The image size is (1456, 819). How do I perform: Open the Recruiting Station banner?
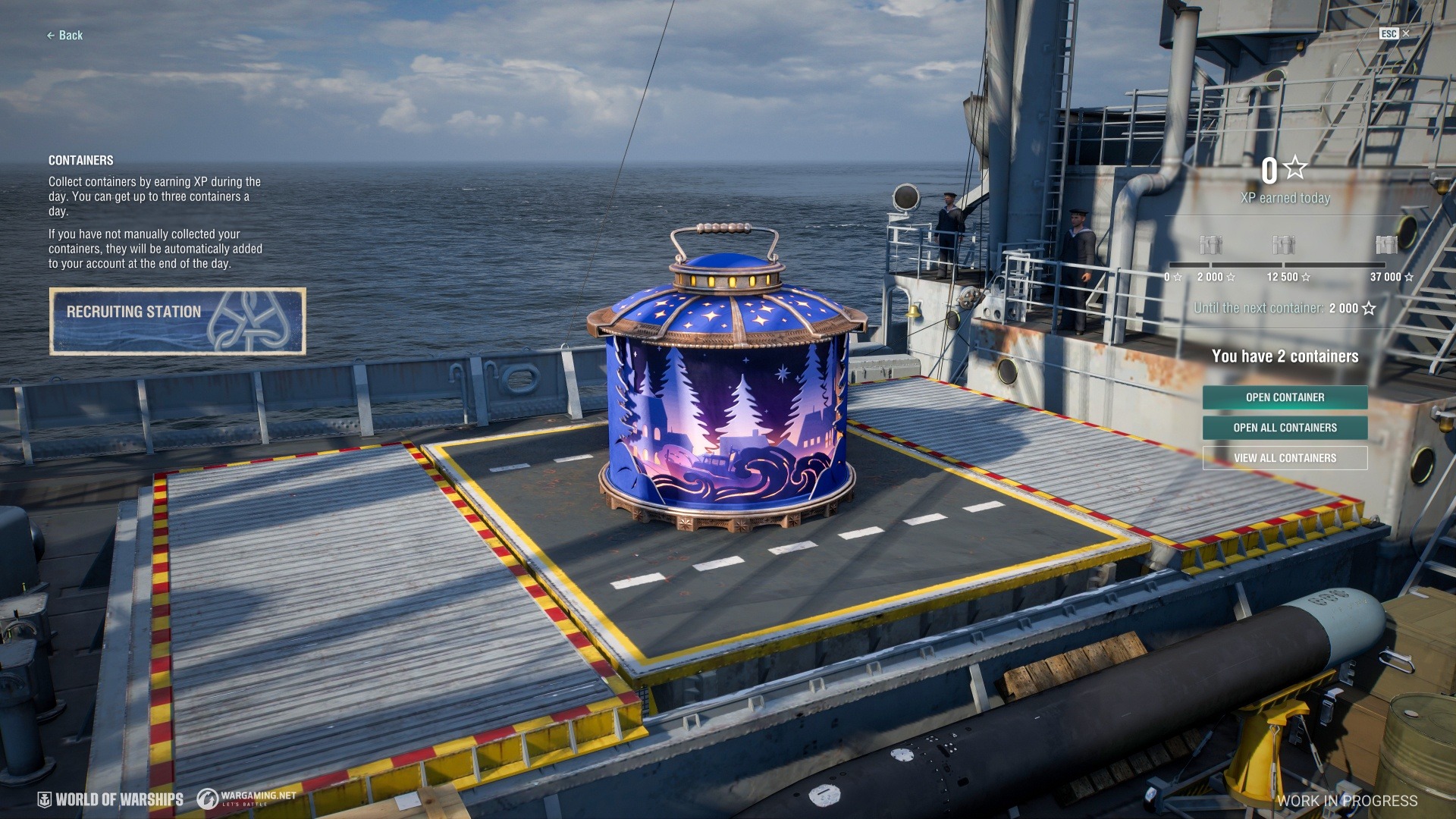coord(177,321)
